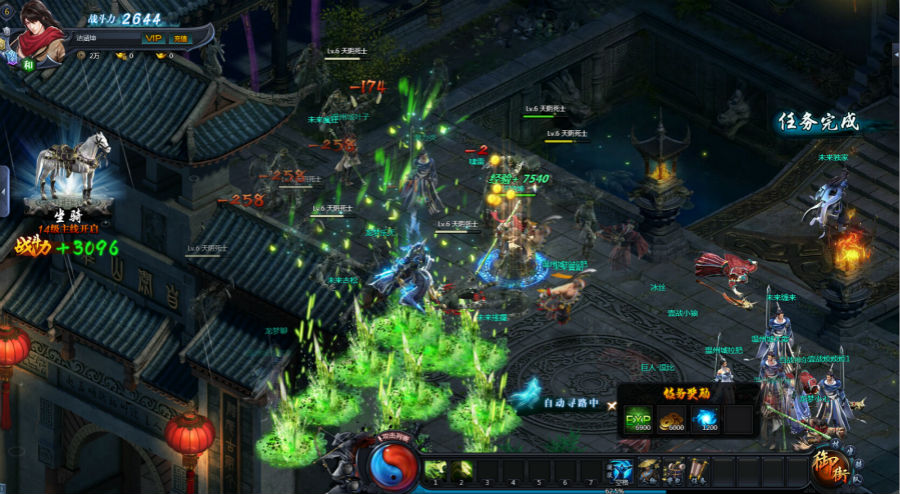Open the backpack bag icon
The width and height of the screenshot is (900, 494).
pyautogui.click(x=675, y=469)
